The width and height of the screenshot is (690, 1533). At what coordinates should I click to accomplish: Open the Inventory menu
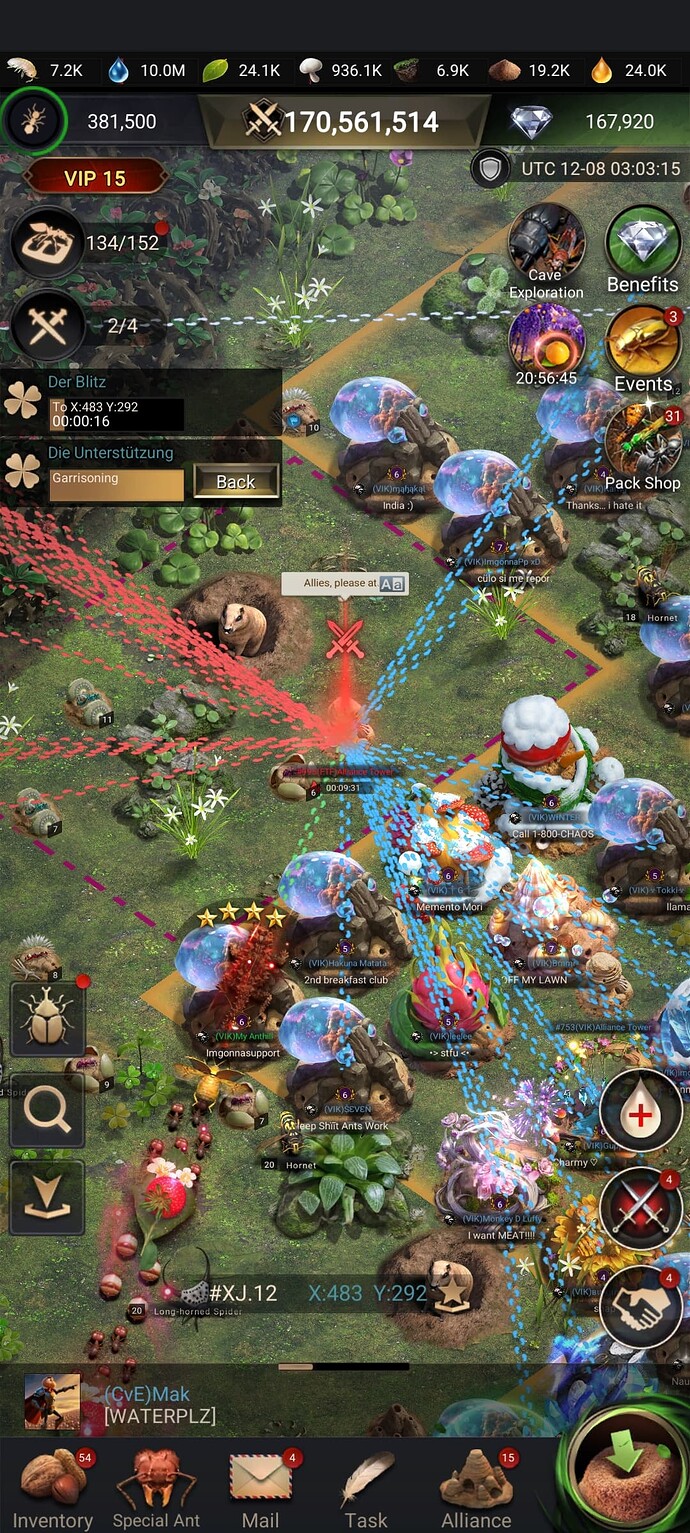coord(52,1487)
